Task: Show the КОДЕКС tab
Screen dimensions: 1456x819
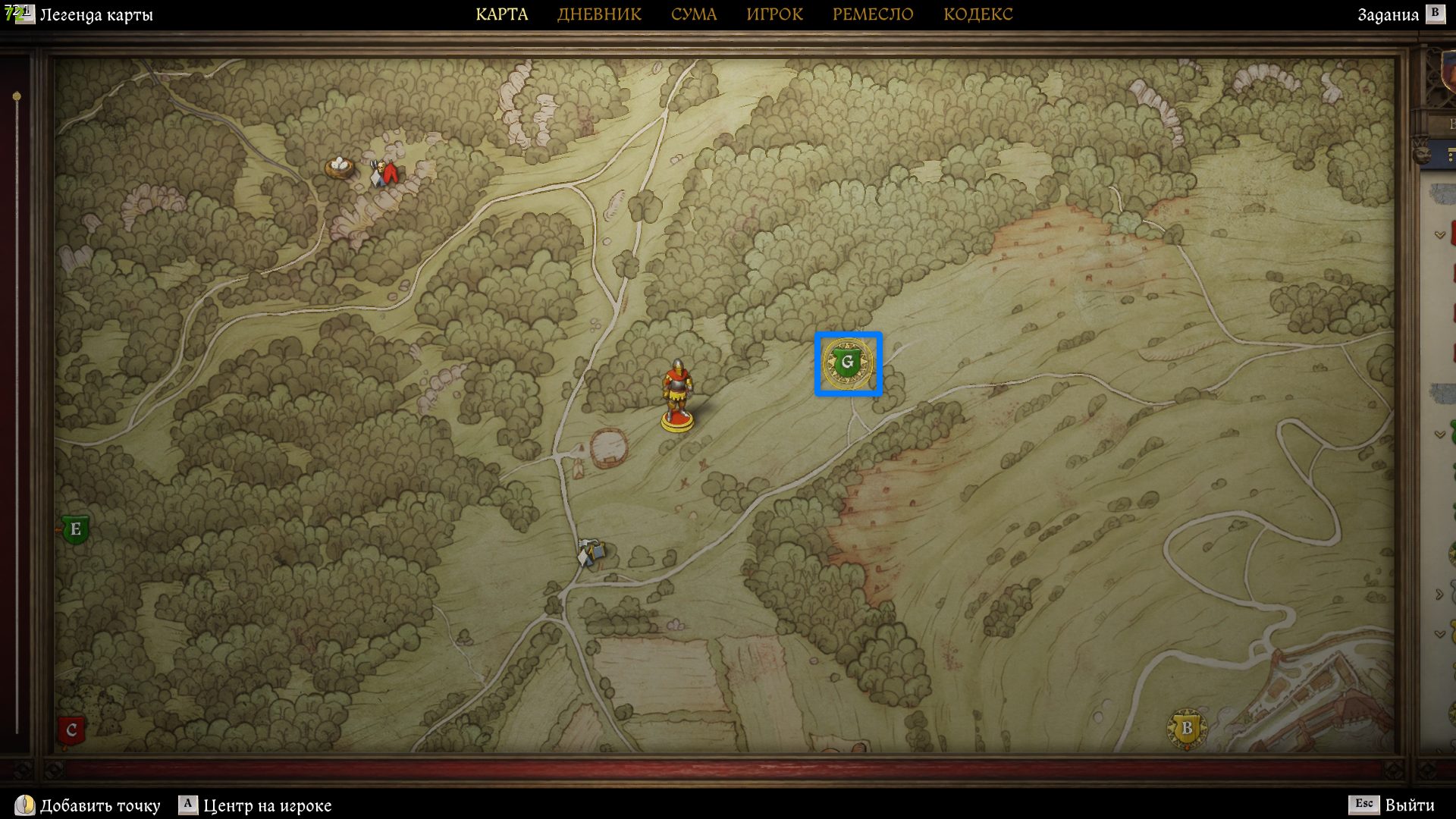Action: 977,14
